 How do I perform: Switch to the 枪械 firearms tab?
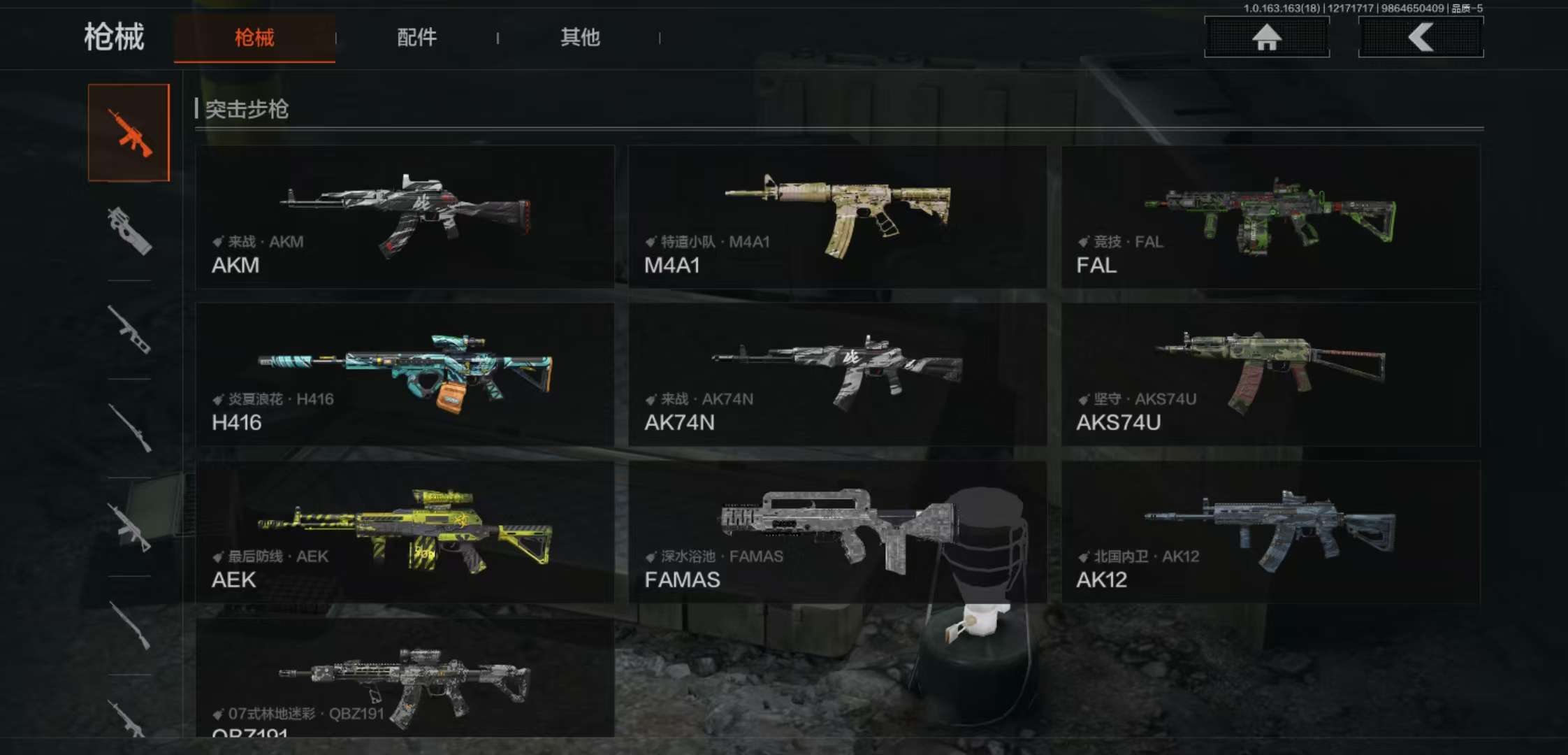coord(254,38)
